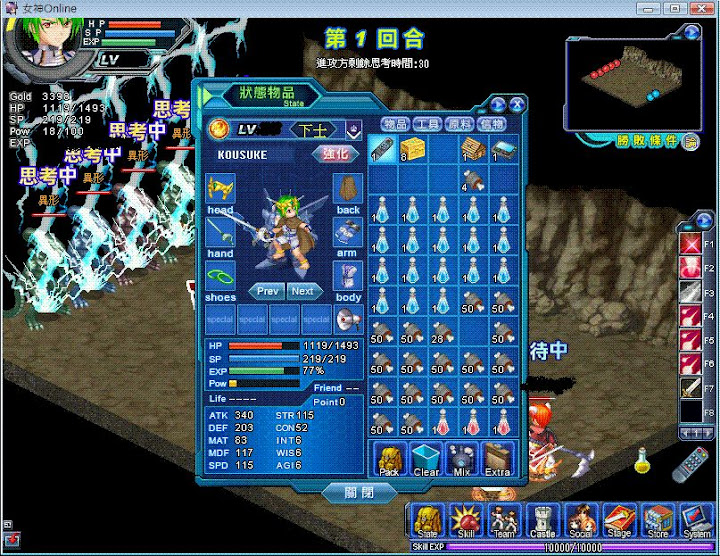Show the next character with Next
Screen dimensions: 720x556
tap(304, 291)
